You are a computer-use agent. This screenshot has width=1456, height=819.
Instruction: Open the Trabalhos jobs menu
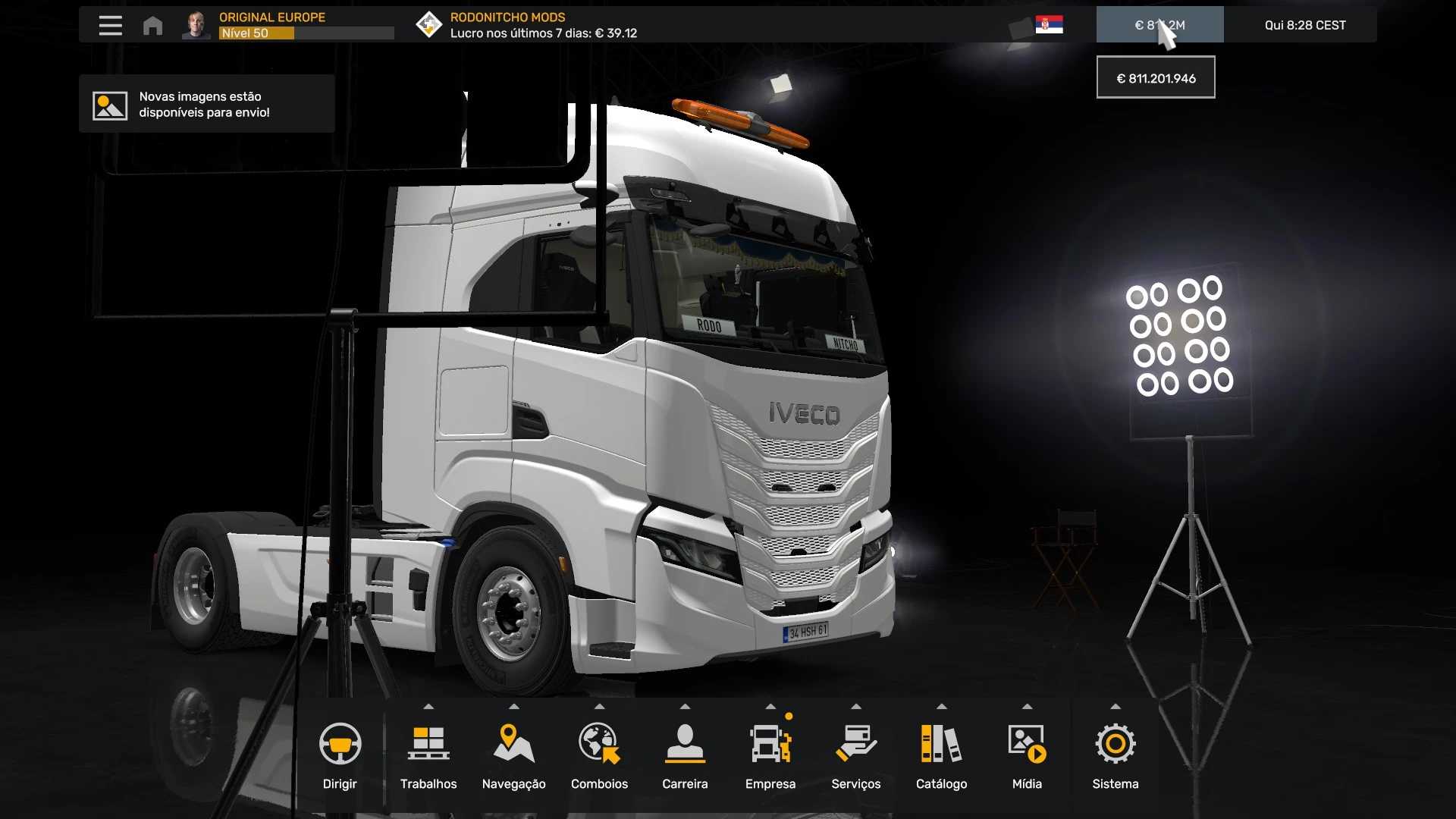click(428, 755)
